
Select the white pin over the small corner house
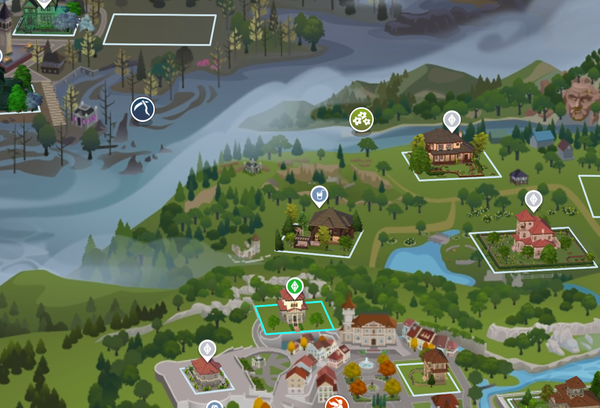click(207, 349)
